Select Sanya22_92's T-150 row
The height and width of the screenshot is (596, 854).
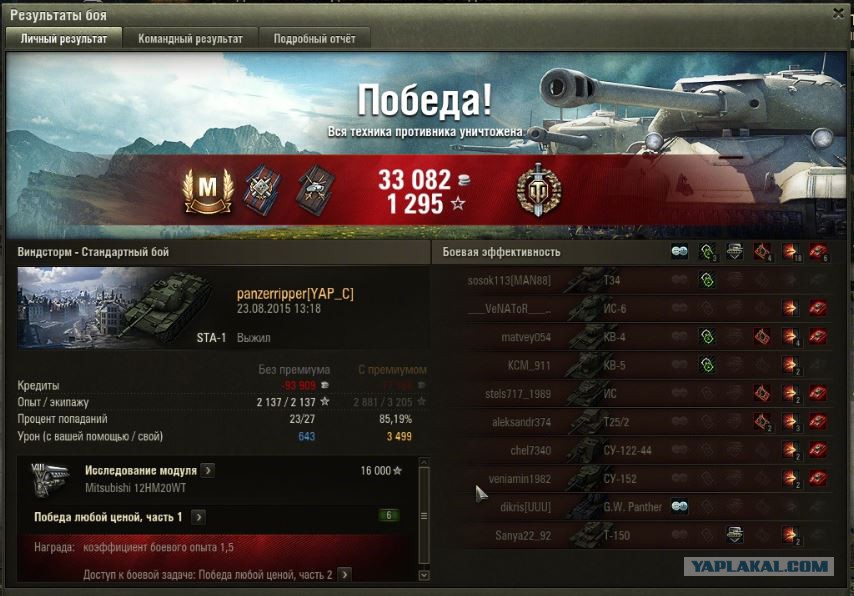(640, 536)
